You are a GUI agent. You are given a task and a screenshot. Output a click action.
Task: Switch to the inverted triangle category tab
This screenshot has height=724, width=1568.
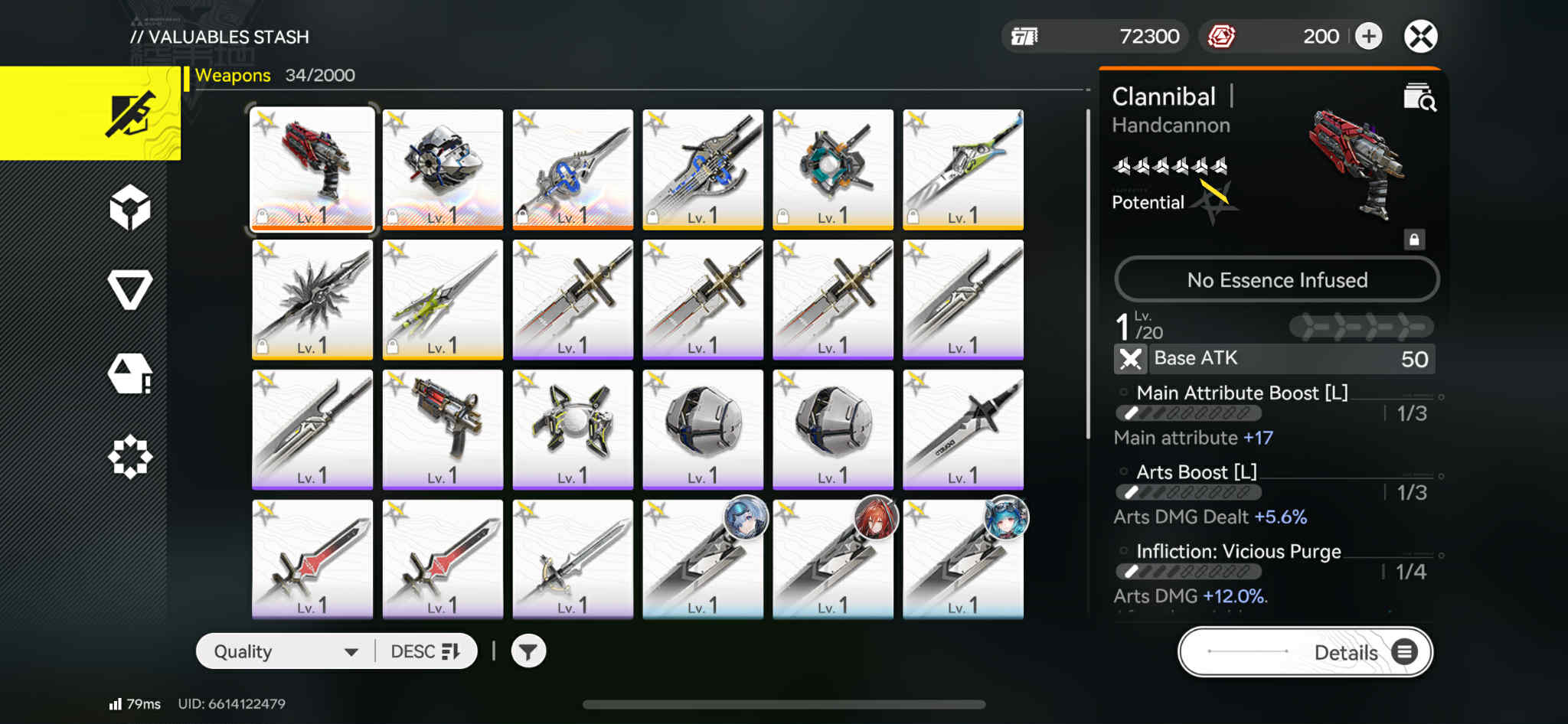(x=130, y=290)
